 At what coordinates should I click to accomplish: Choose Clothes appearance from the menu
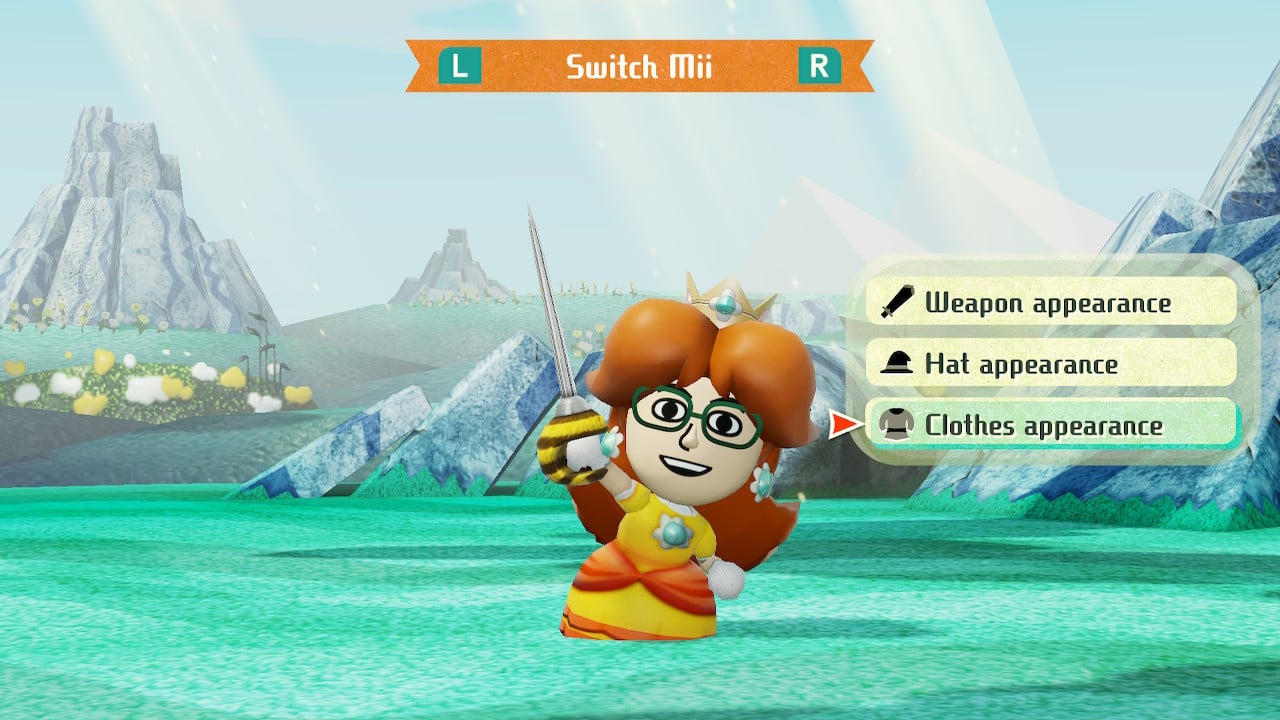[1050, 425]
